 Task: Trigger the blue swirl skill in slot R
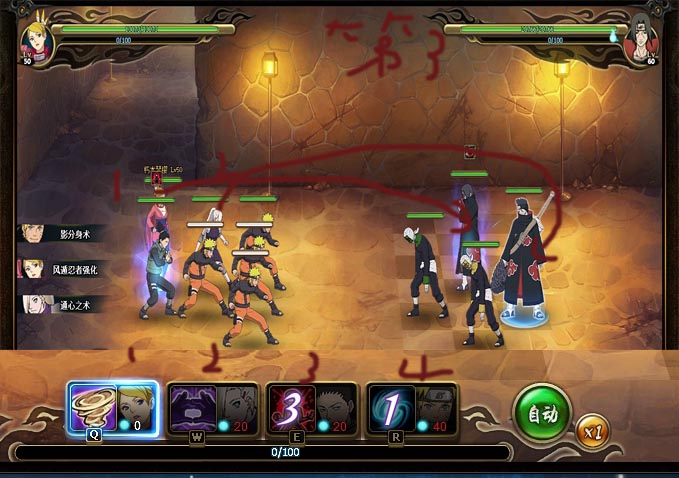pos(390,408)
